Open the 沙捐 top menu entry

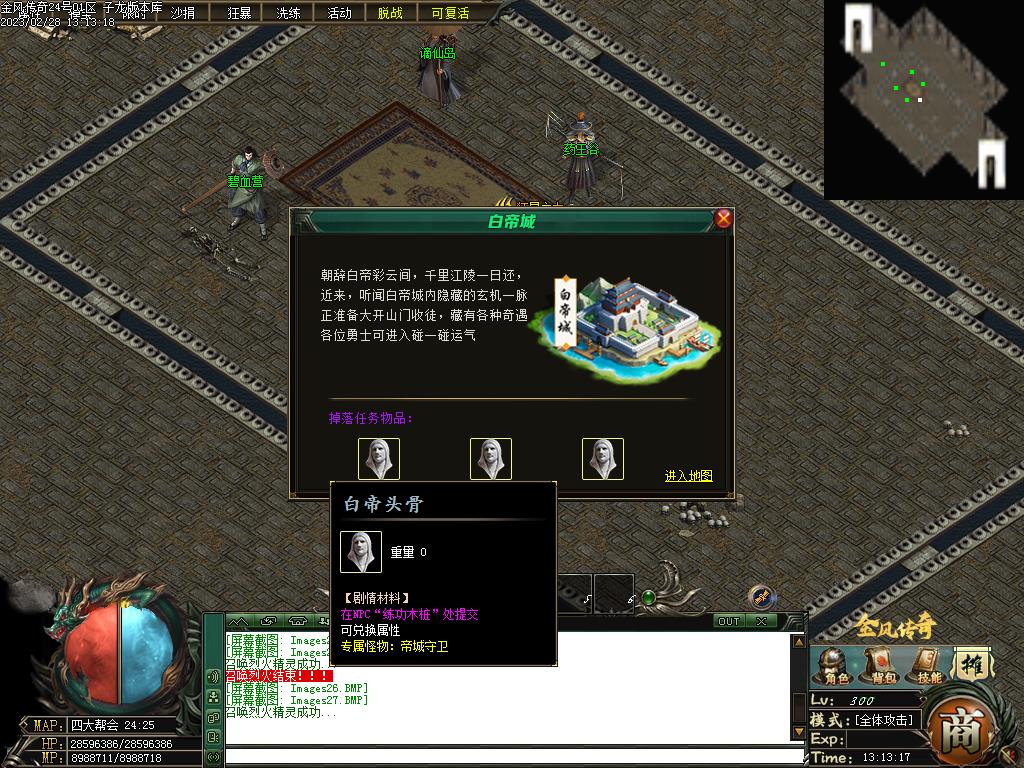pos(183,13)
